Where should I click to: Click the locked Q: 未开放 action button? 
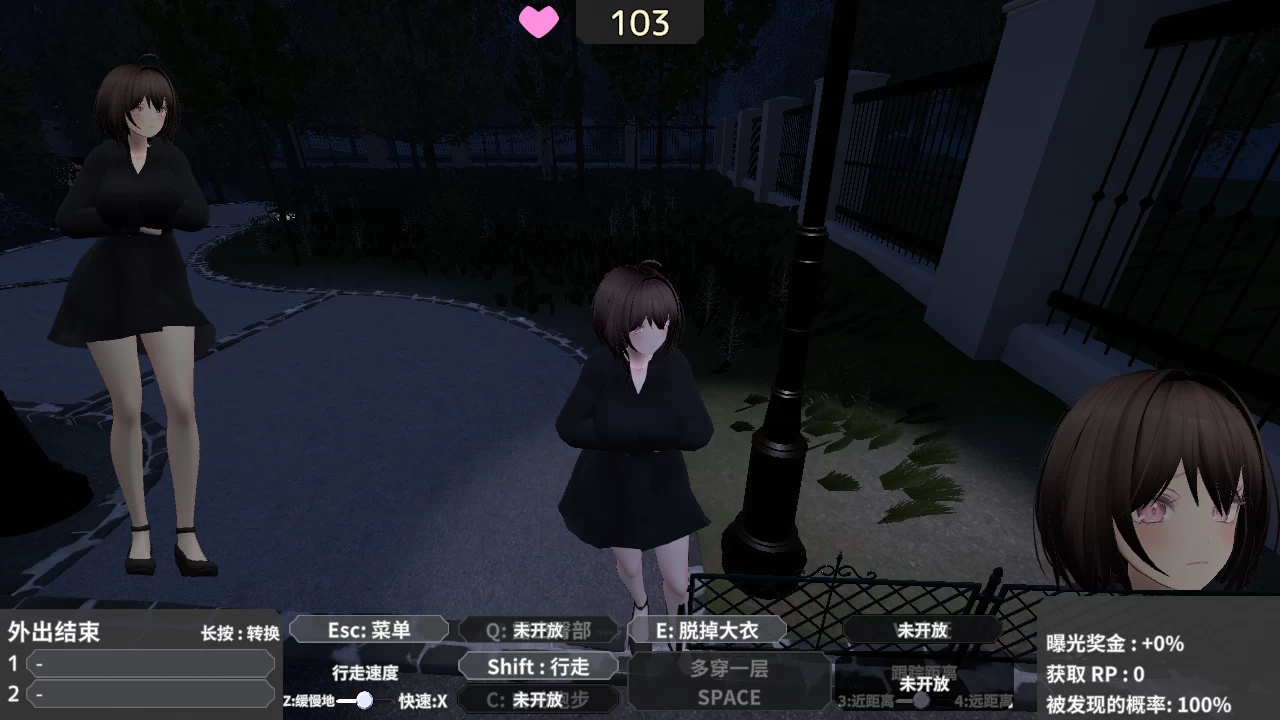click(538, 629)
